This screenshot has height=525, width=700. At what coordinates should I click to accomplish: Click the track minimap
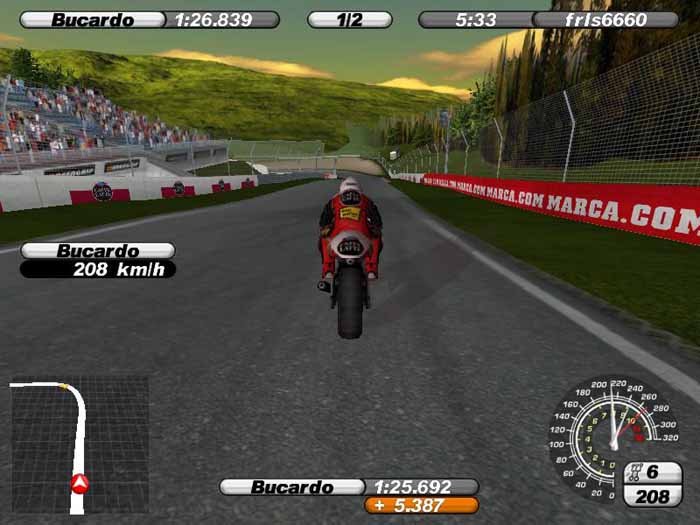[79, 445]
